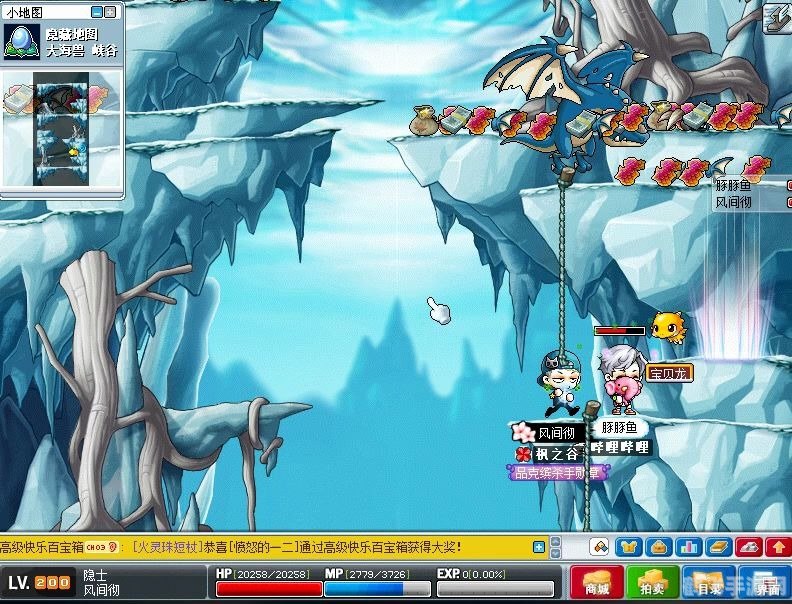
Task: Click the red up-arrow quick slot toggle
Action: click(x=777, y=547)
